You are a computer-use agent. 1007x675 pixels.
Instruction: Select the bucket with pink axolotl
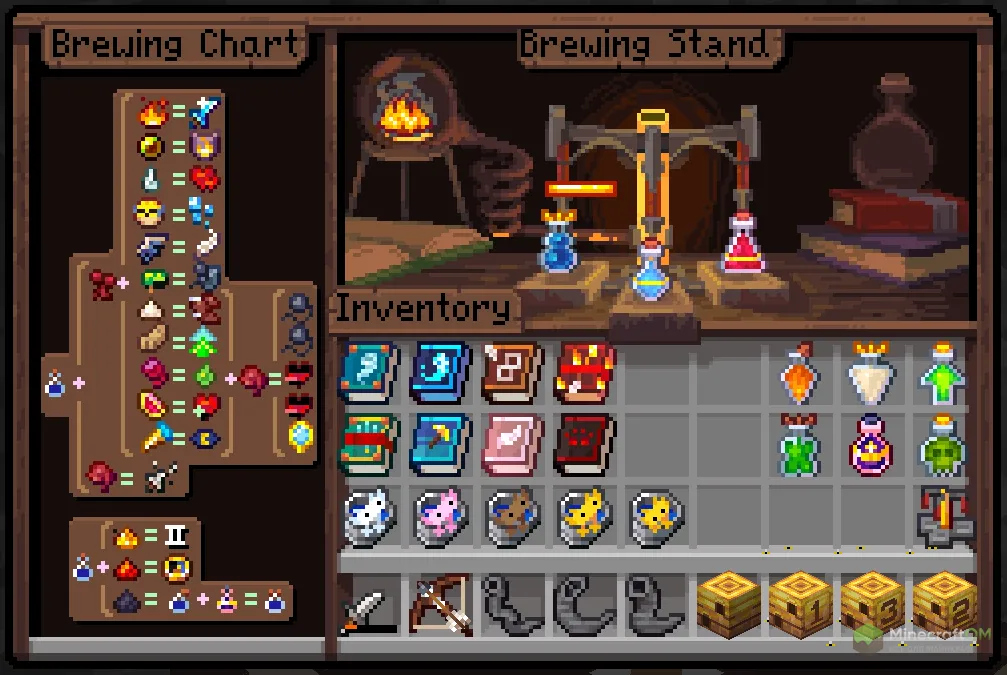coord(440,517)
